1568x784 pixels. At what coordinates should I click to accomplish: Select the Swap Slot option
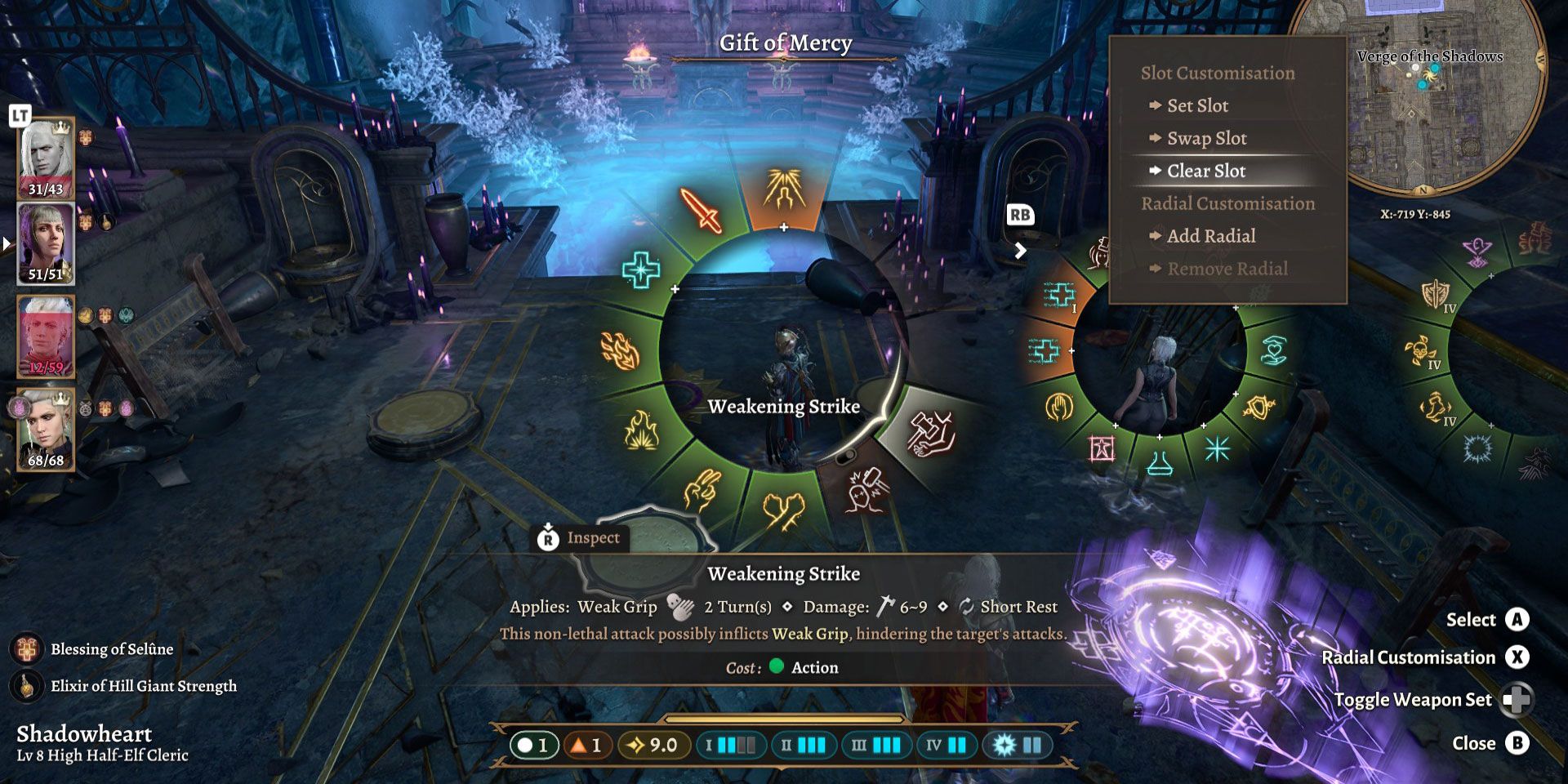click(x=1206, y=138)
